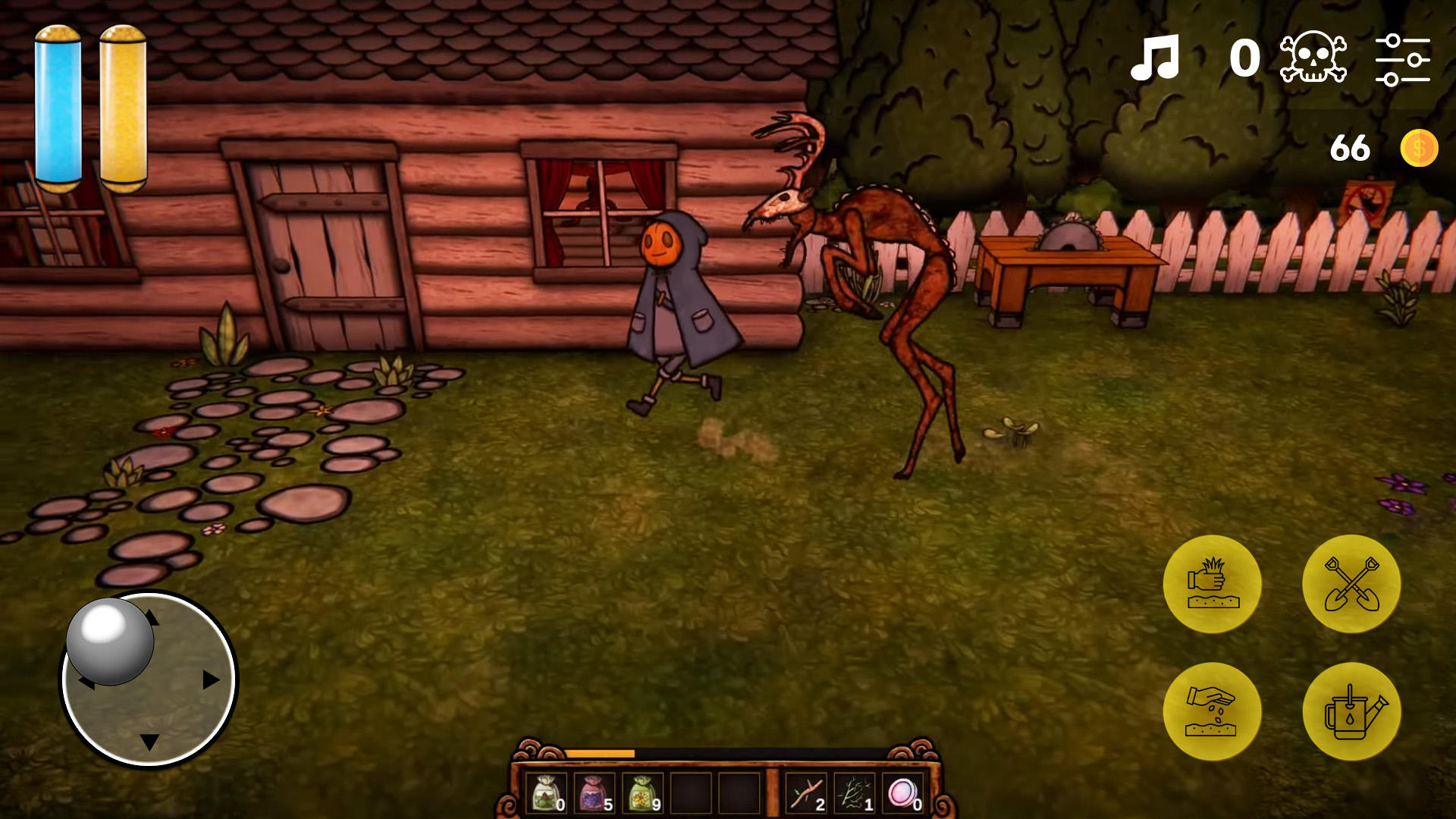Tap the orange progress bar above the hotbar
The width and height of the screenshot is (1456, 819).
click(601, 755)
